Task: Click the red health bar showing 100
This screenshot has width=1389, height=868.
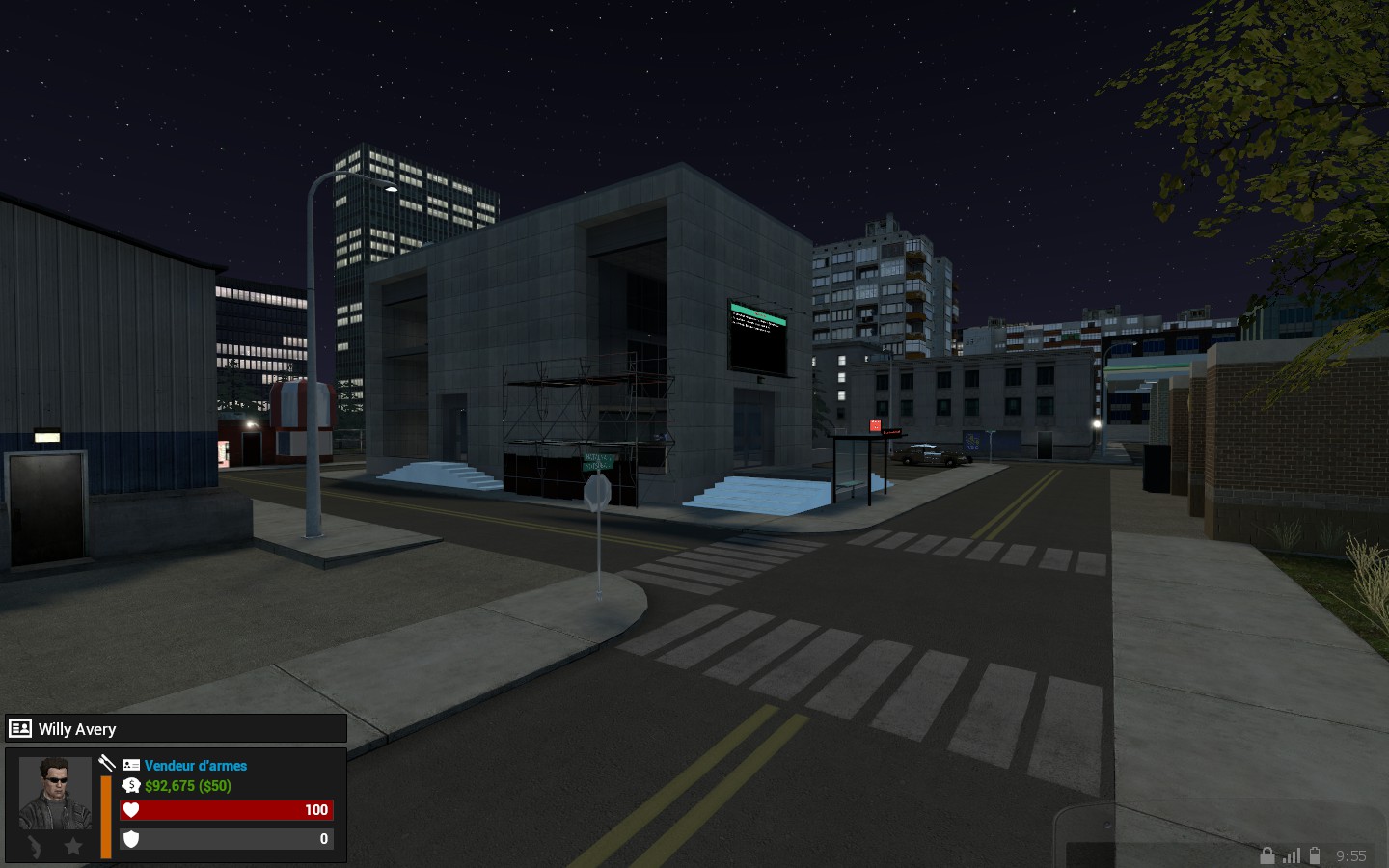Action: pos(227,809)
